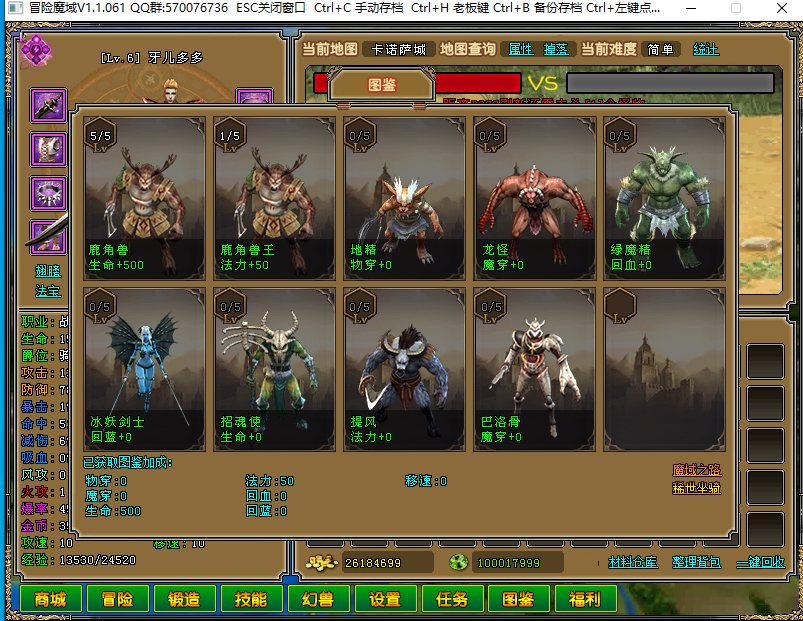Select the 鹿角兽 bestiary card

[145, 195]
